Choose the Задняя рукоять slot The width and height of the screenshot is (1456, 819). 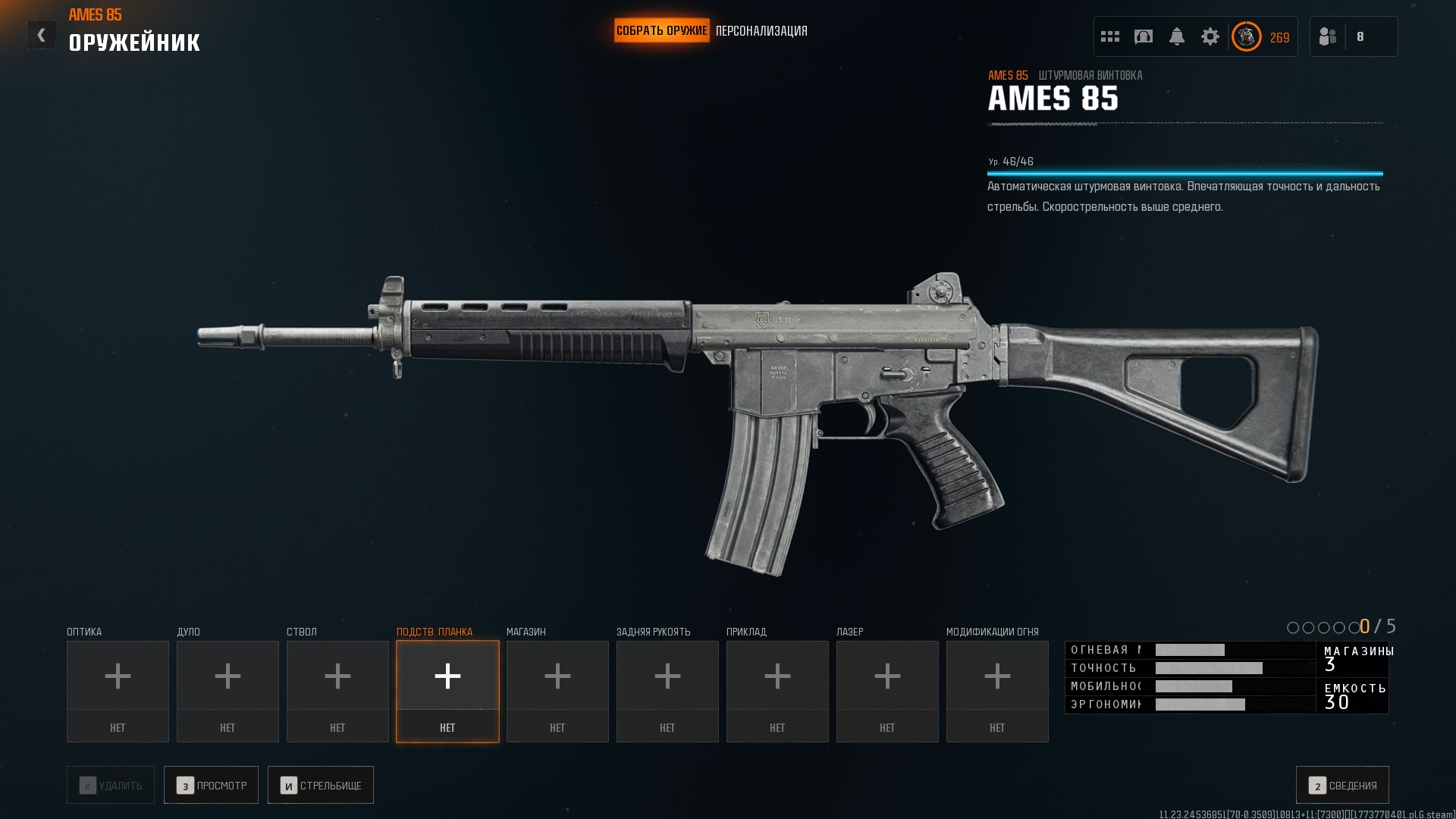coord(667,691)
